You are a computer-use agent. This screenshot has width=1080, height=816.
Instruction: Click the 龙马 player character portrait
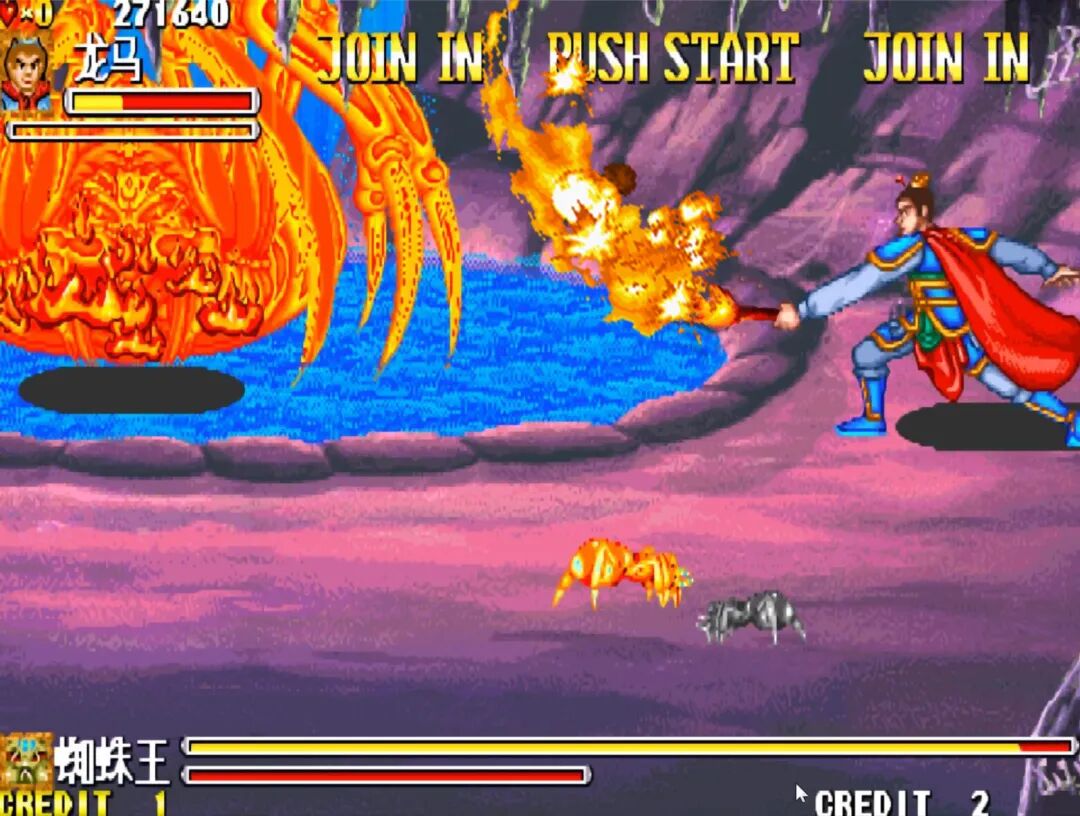[x=27, y=72]
